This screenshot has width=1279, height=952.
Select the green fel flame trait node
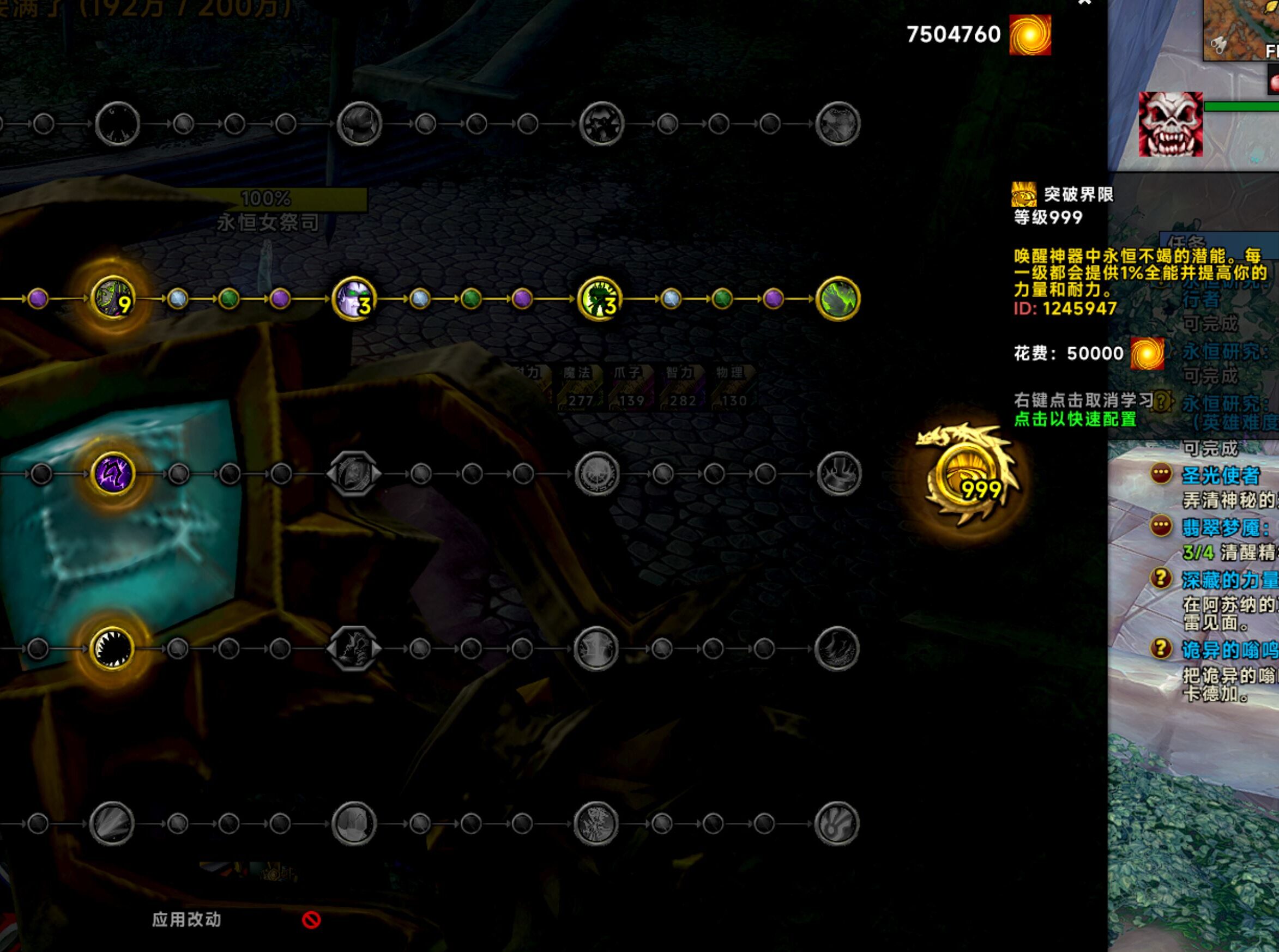coord(838,299)
